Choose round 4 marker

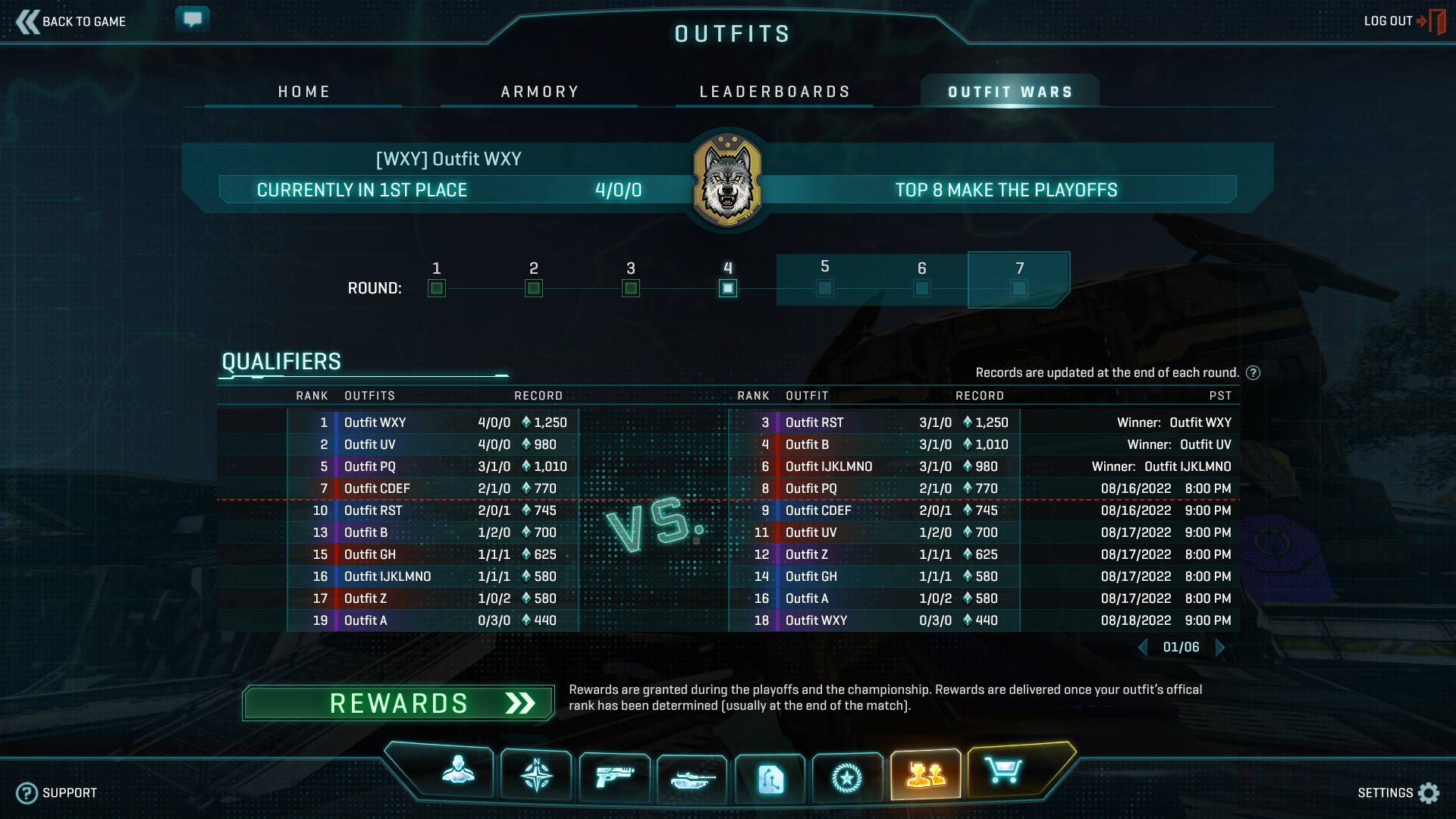click(728, 288)
